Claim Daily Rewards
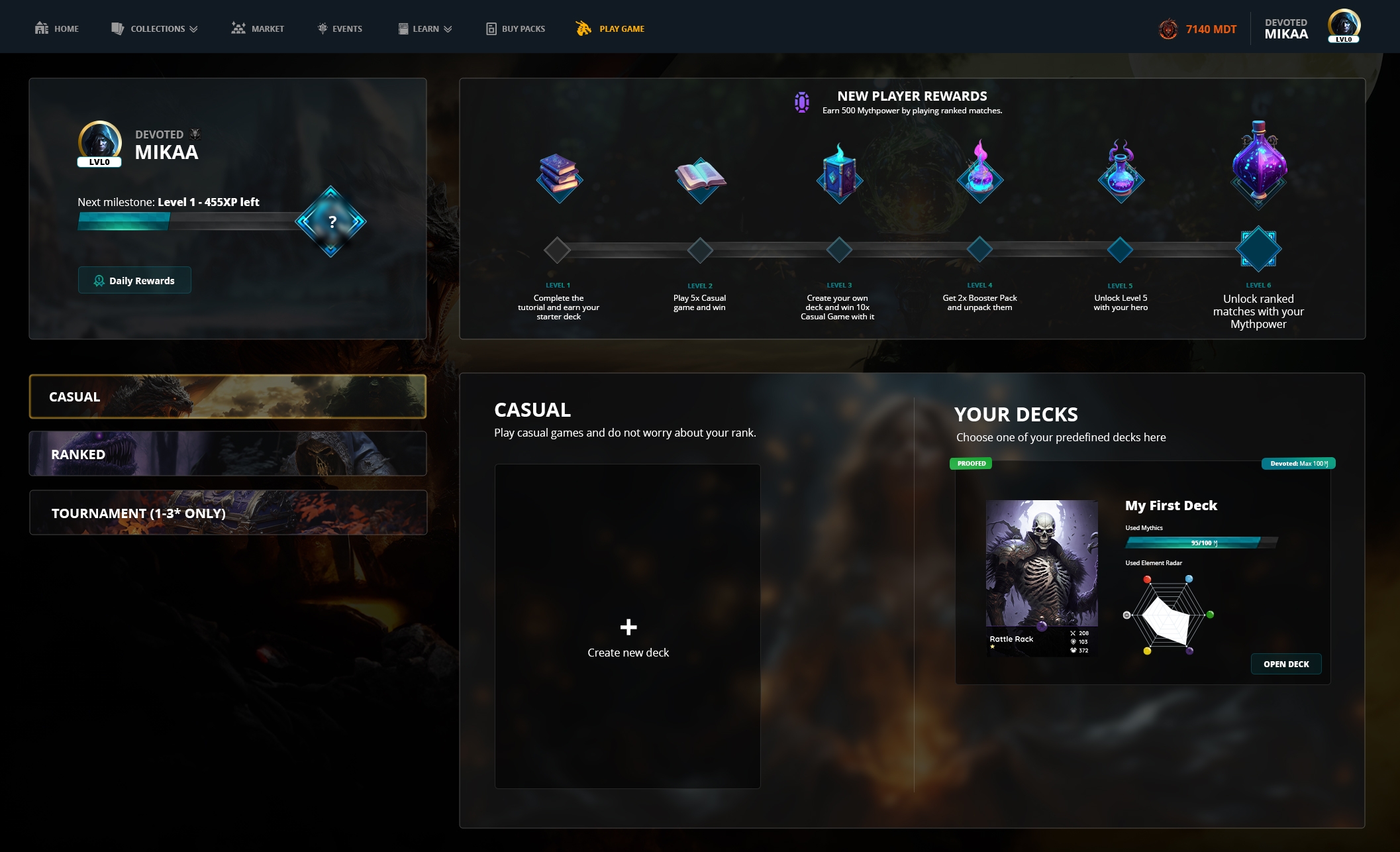This screenshot has height=852, width=1400. coord(134,280)
